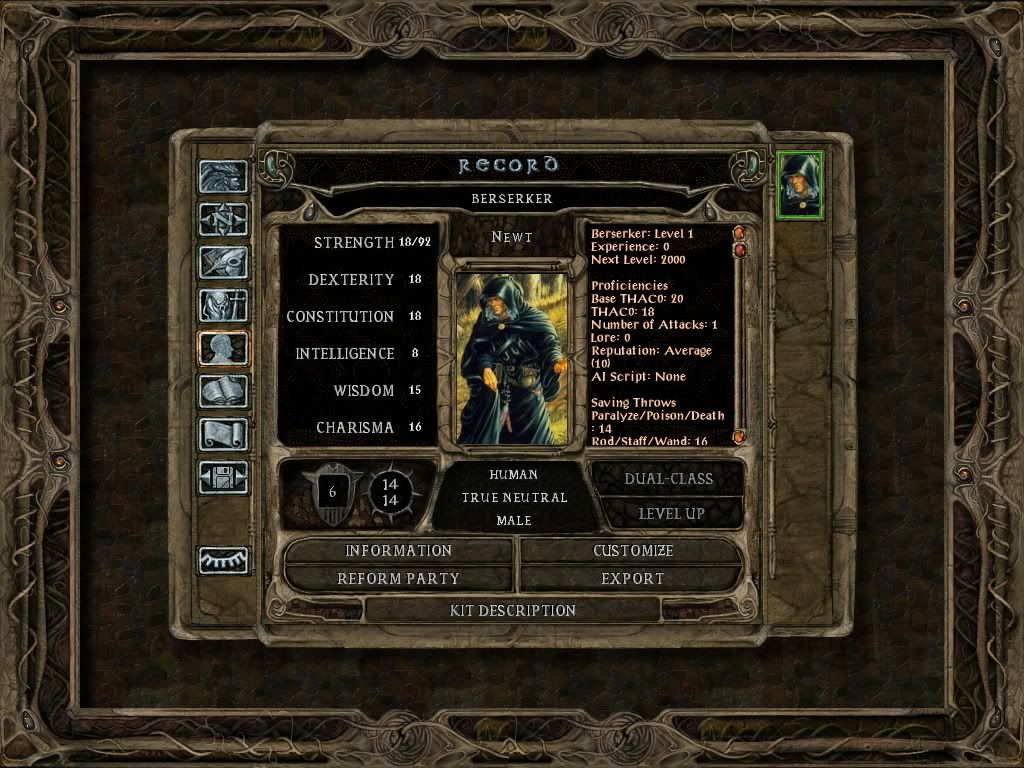Viewport: 1024px width, 768px height.
Task: Select Newt's portrait in the party bar
Action: (800, 184)
